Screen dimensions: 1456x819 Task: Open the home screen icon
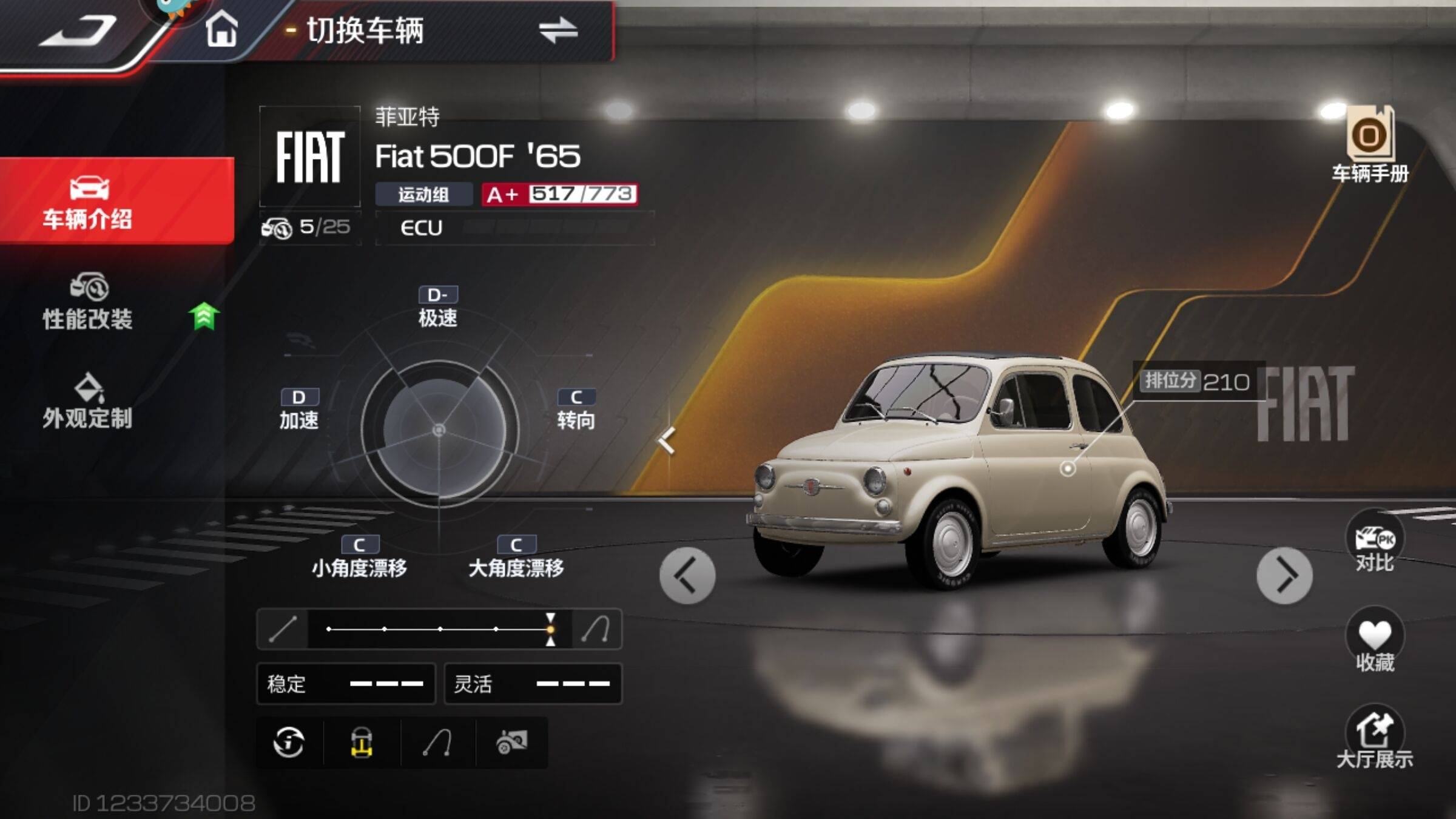[x=221, y=29]
